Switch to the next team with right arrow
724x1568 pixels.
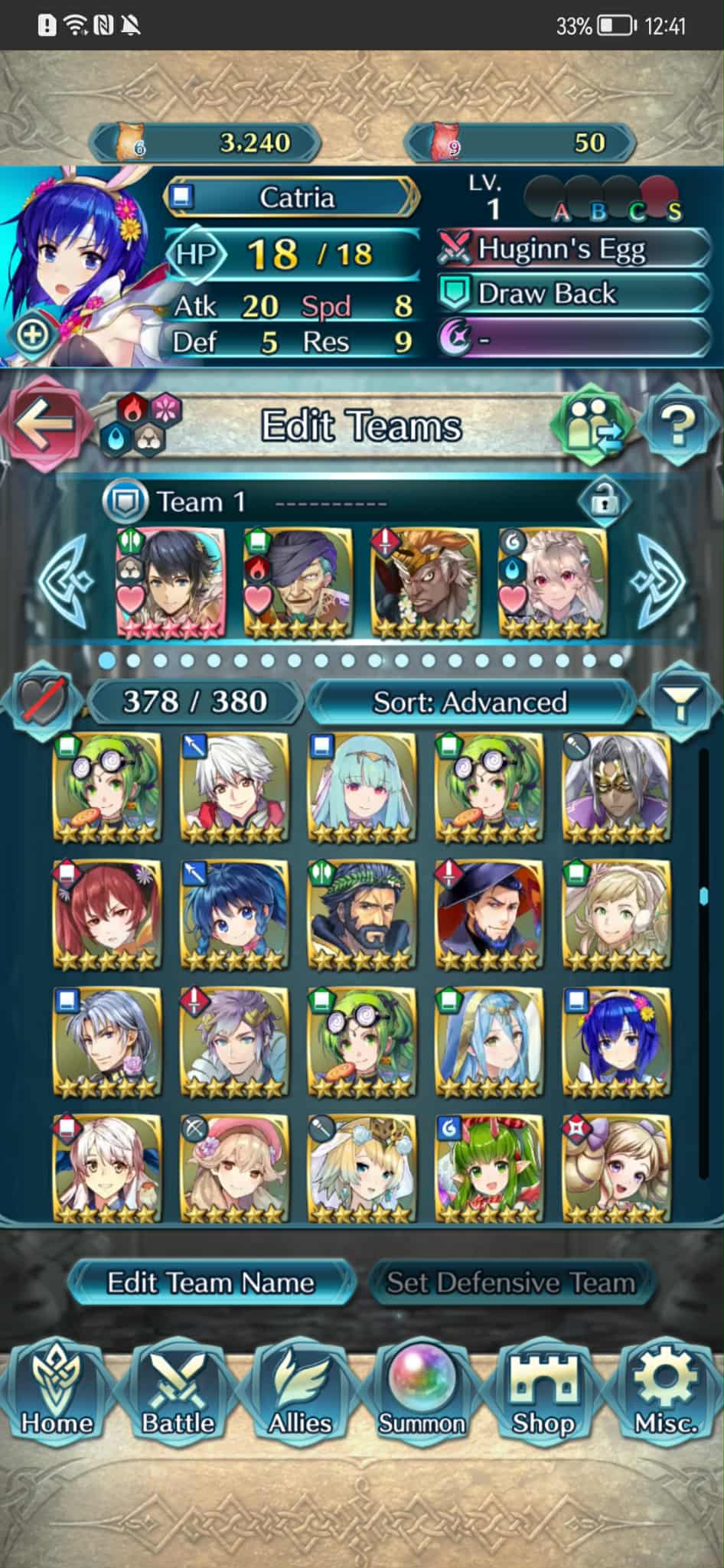[x=660, y=580]
